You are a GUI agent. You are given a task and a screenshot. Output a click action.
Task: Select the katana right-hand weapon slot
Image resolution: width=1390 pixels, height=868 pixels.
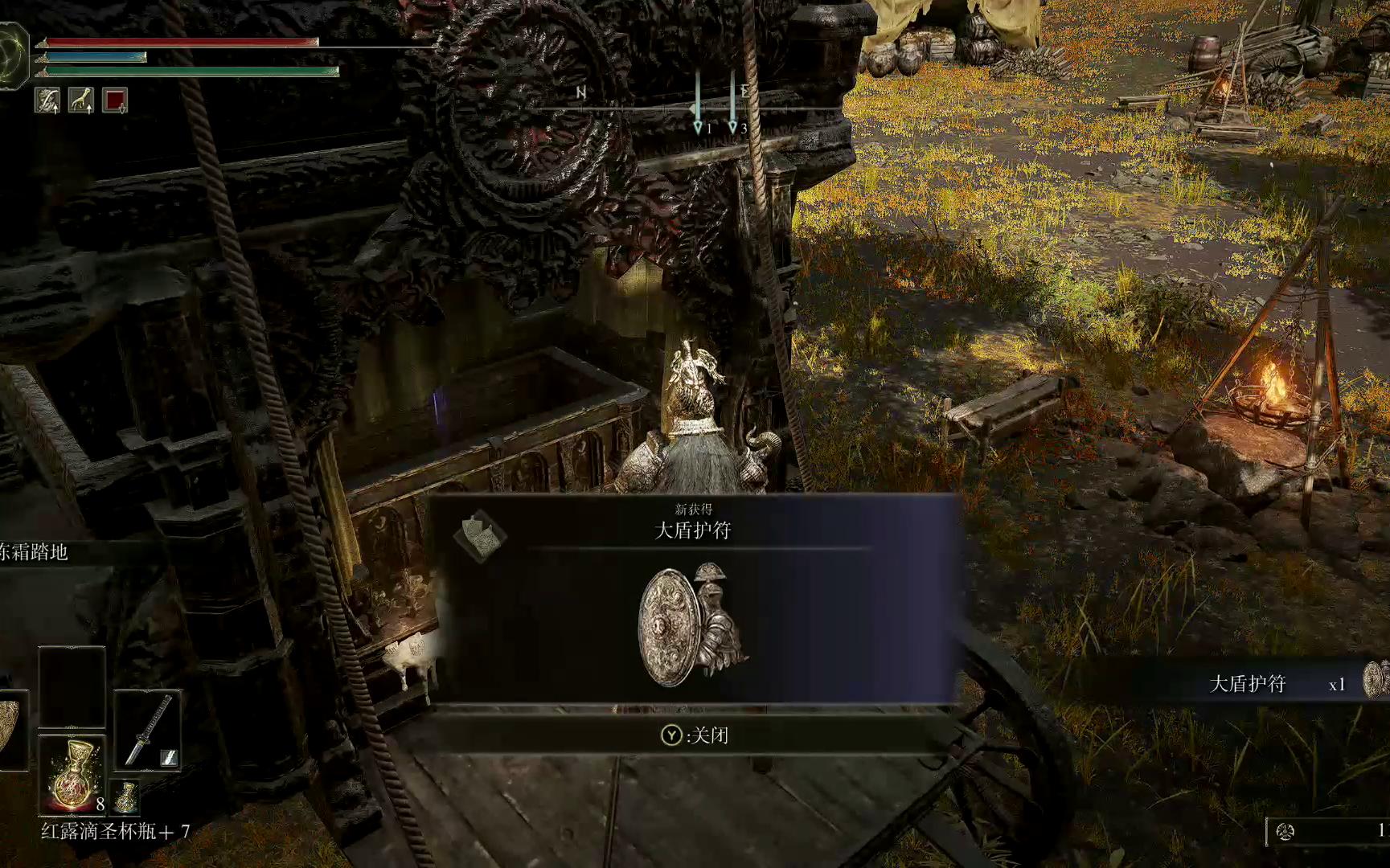coord(147,729)
